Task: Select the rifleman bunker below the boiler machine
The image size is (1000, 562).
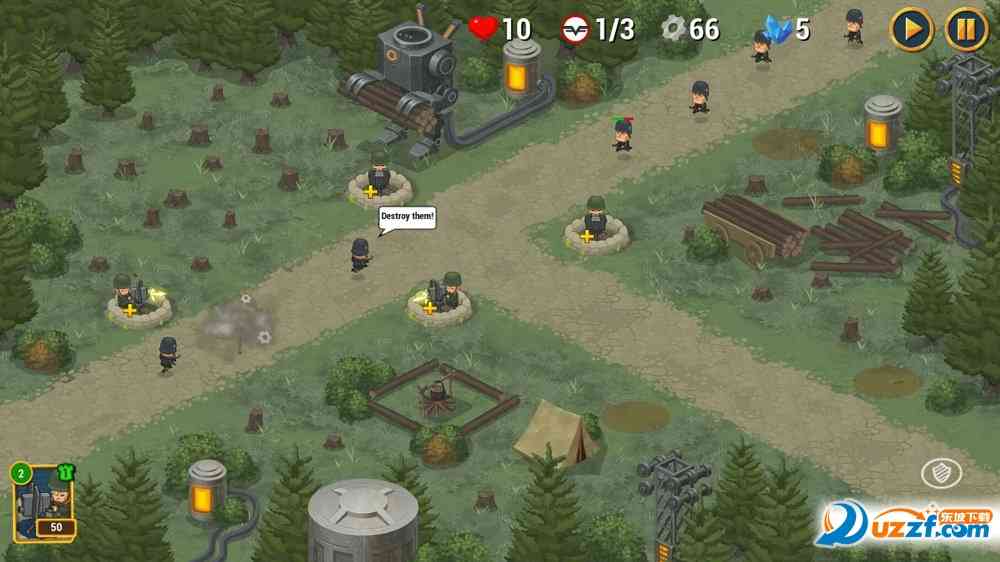Action: tap(379, 178)
